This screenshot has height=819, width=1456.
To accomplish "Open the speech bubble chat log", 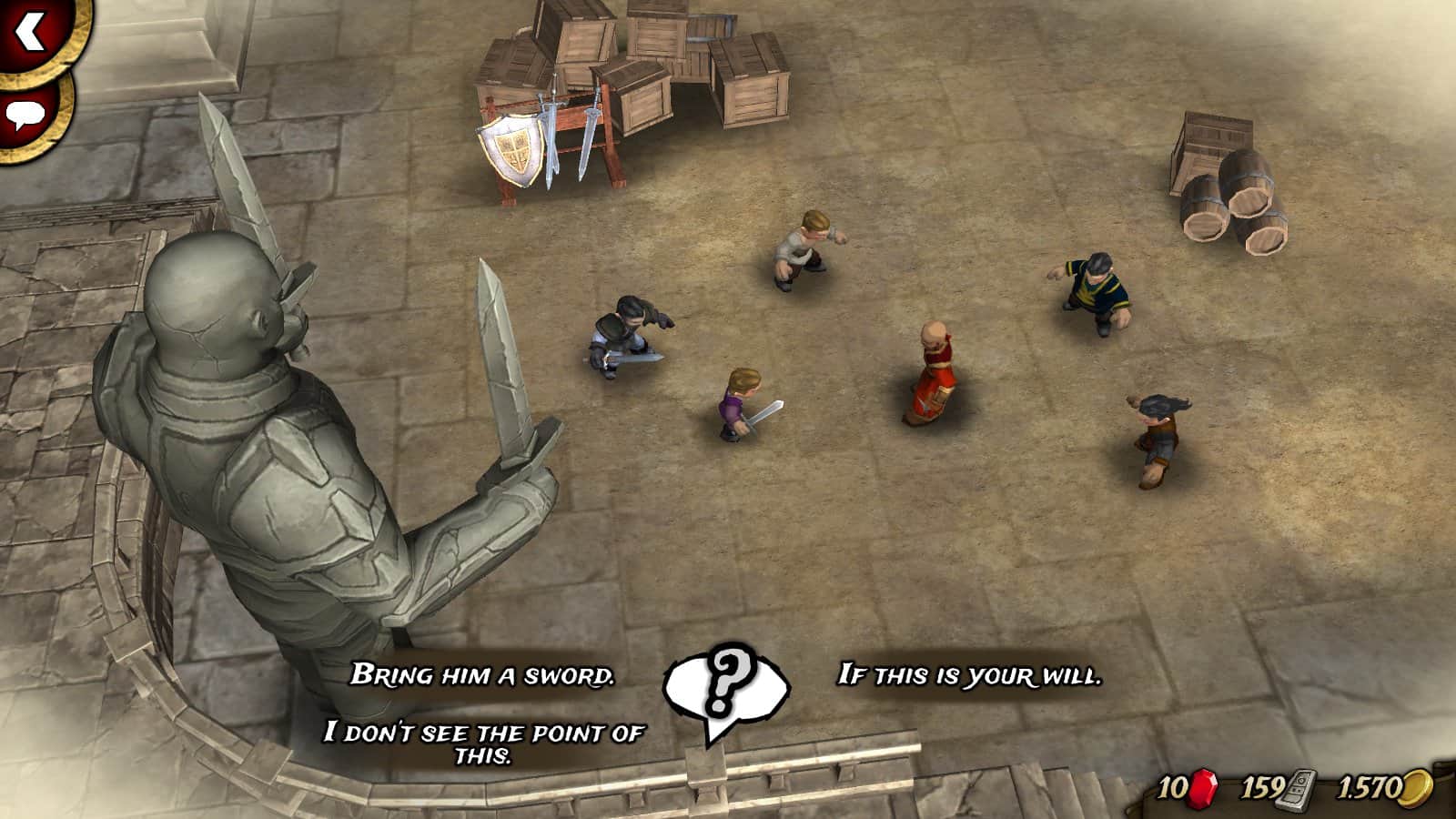I will [25, 115].
